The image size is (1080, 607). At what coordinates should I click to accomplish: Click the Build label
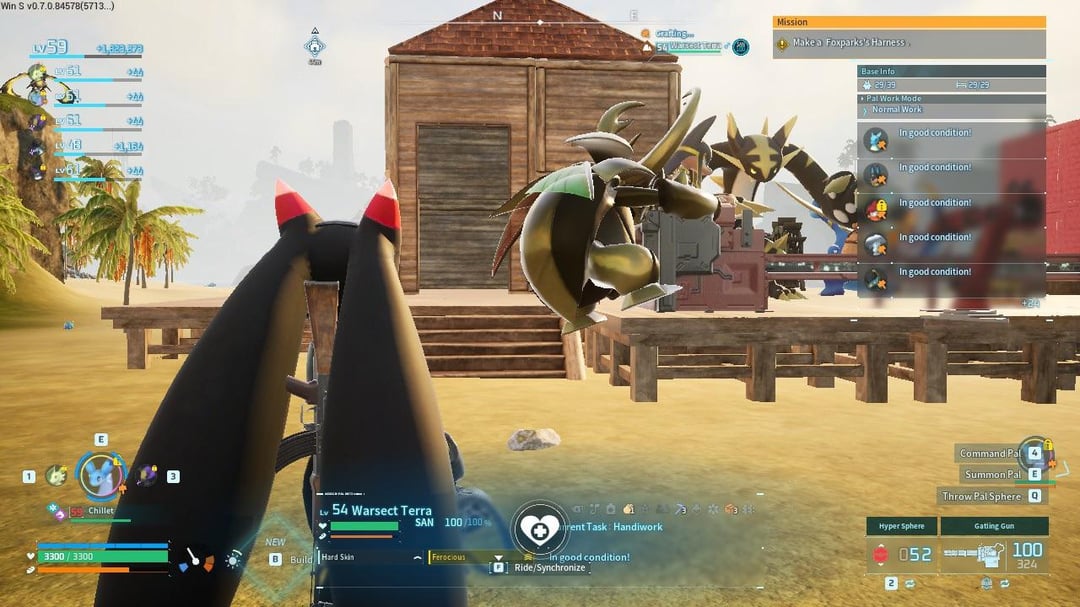click(301, 559)
